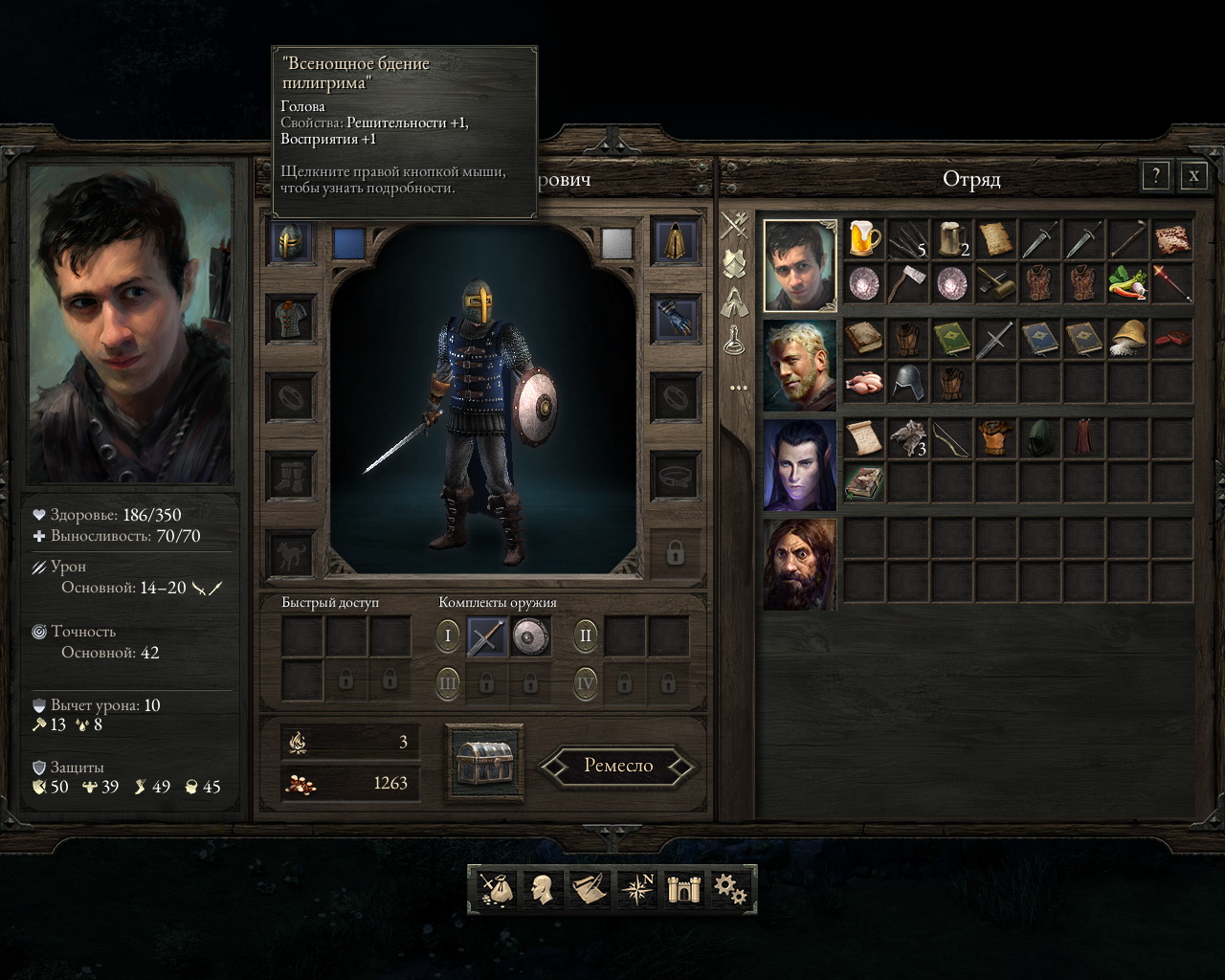Open the help question mark button
Screen dimensions: 1225x980
[x=1156, y=175]
